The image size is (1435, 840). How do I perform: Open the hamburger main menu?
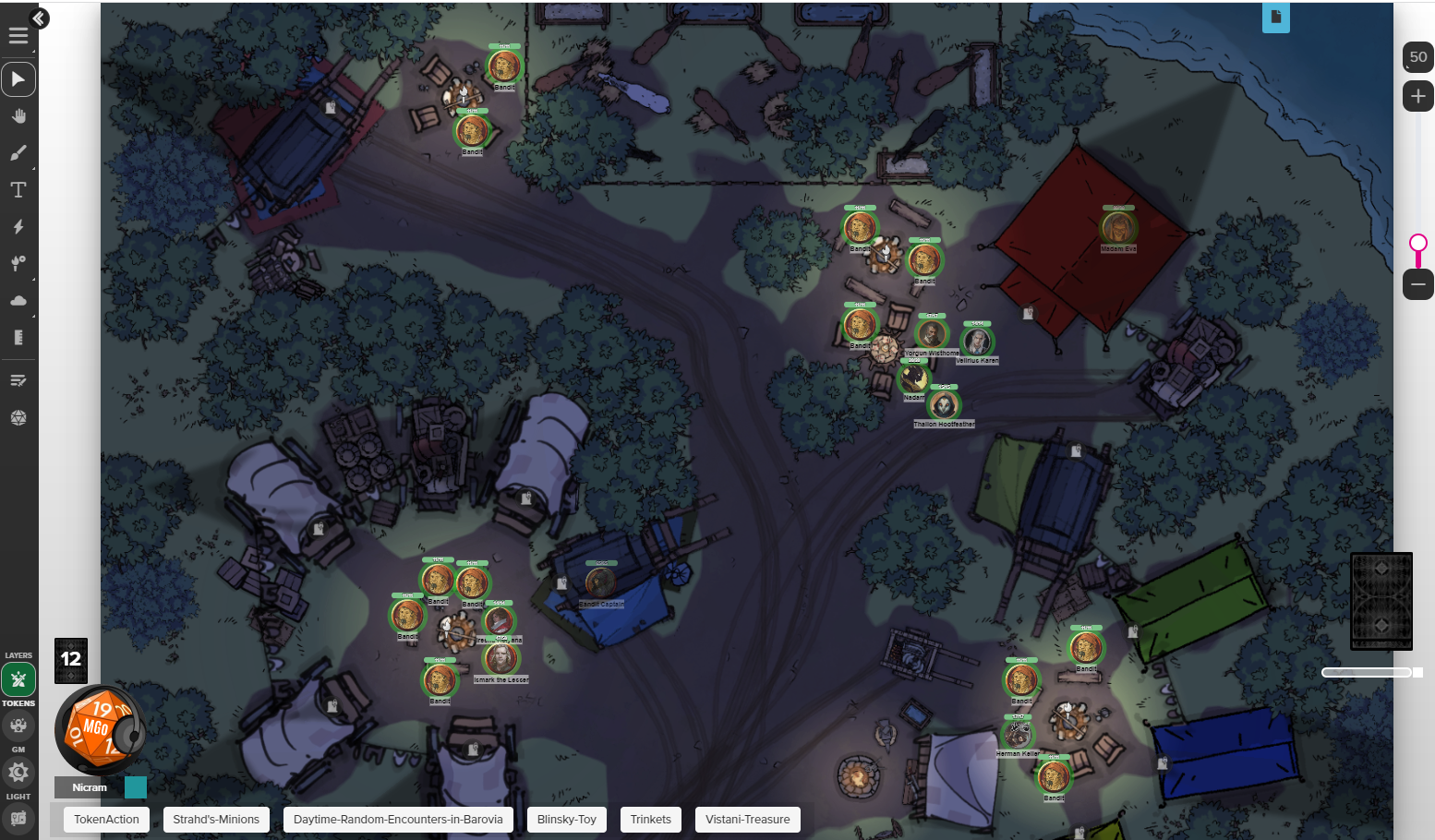(18, 36)
